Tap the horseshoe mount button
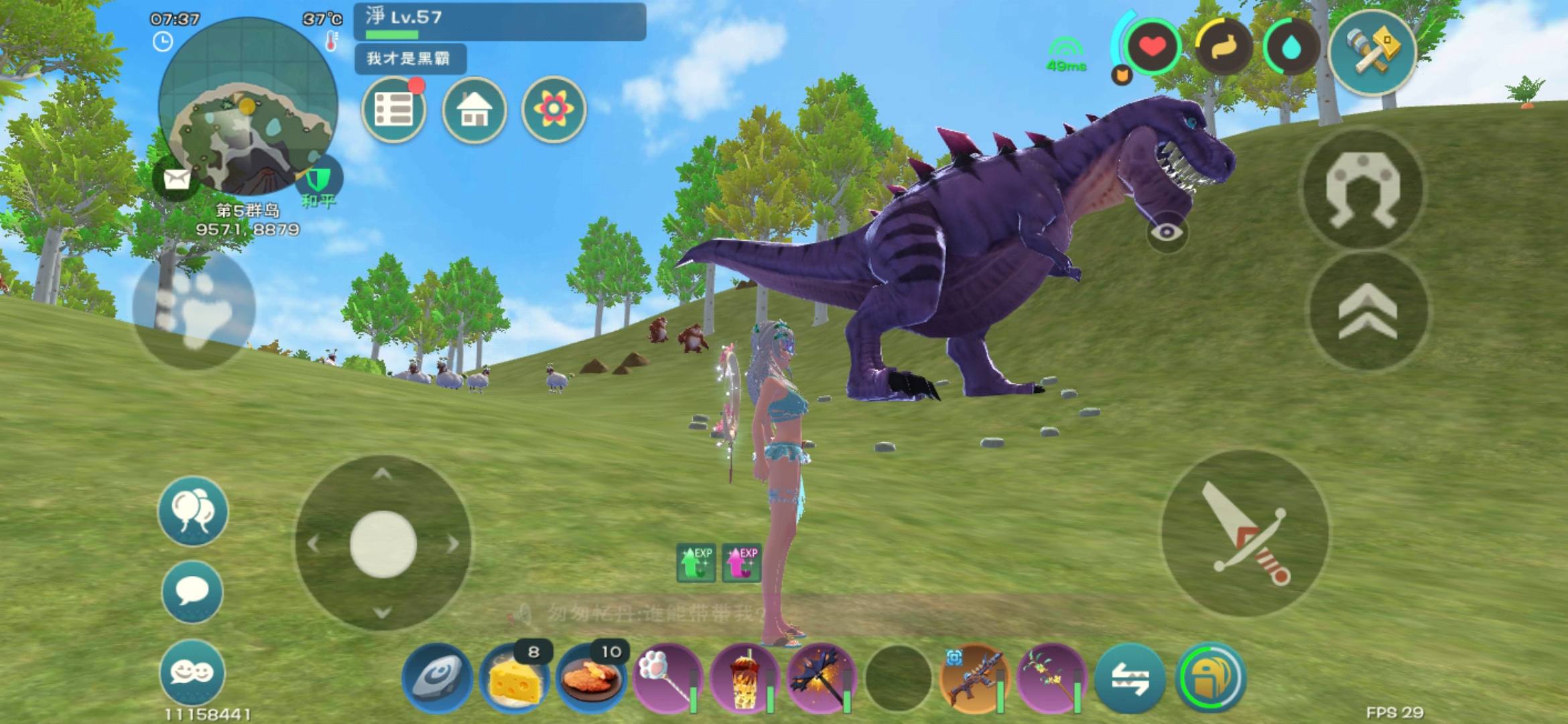The image size is (1568, 724). tap(1364, 189)
